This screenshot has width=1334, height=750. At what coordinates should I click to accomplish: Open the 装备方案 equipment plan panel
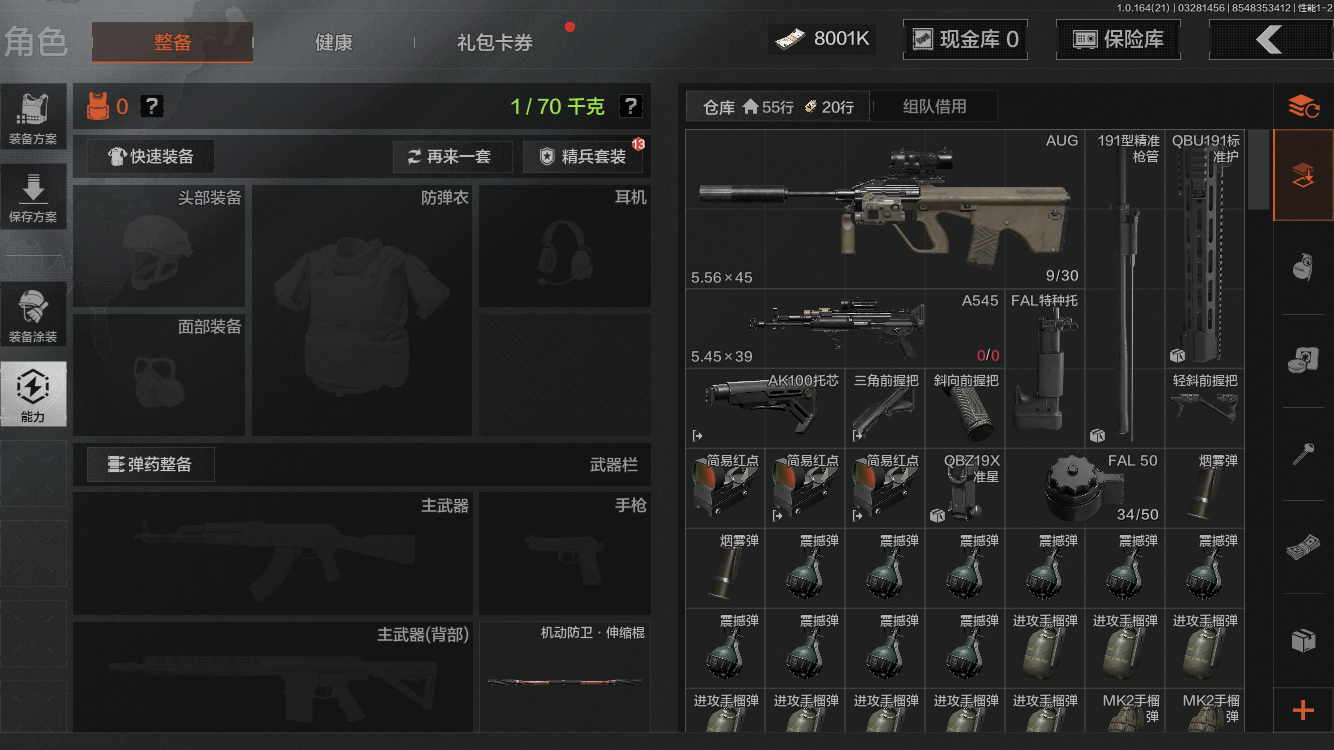(x=35, y=116)
